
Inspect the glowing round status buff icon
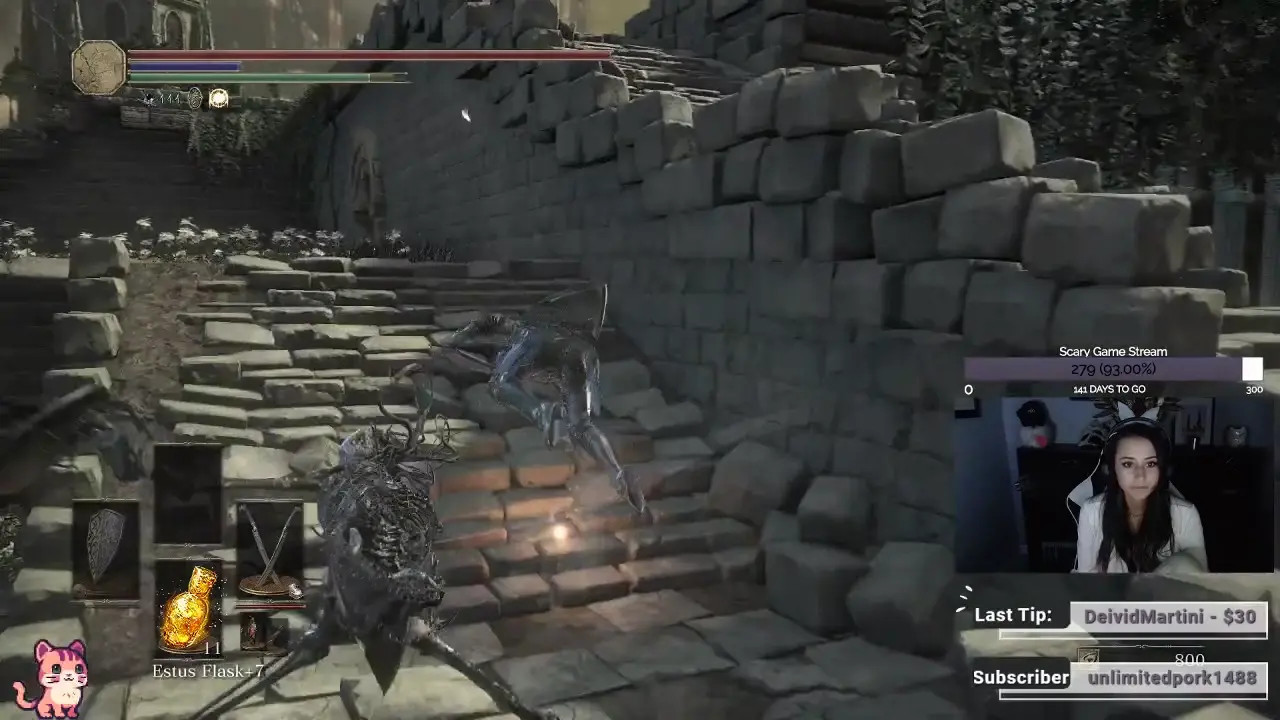pos(218,98)
